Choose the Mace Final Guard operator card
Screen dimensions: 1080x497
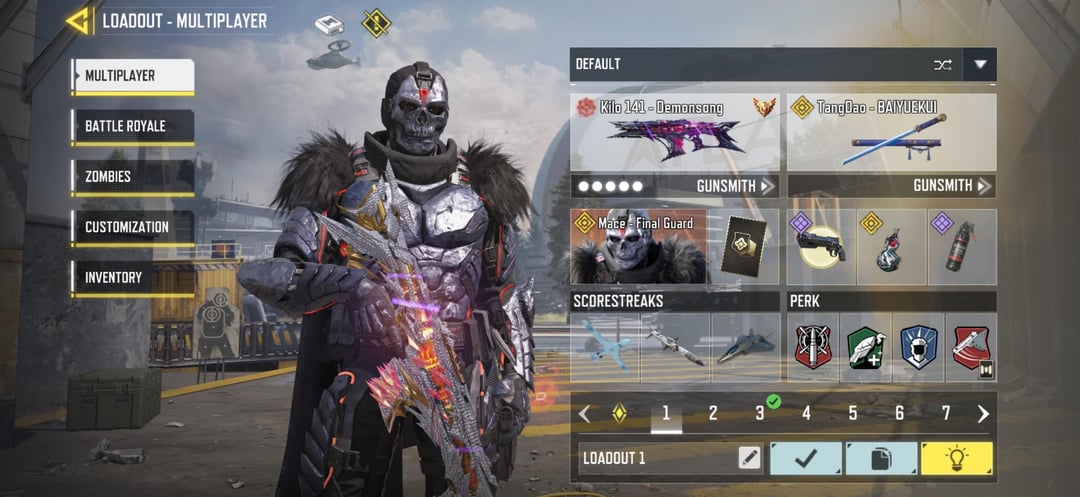pyautogui.click(x=638, y=246)
